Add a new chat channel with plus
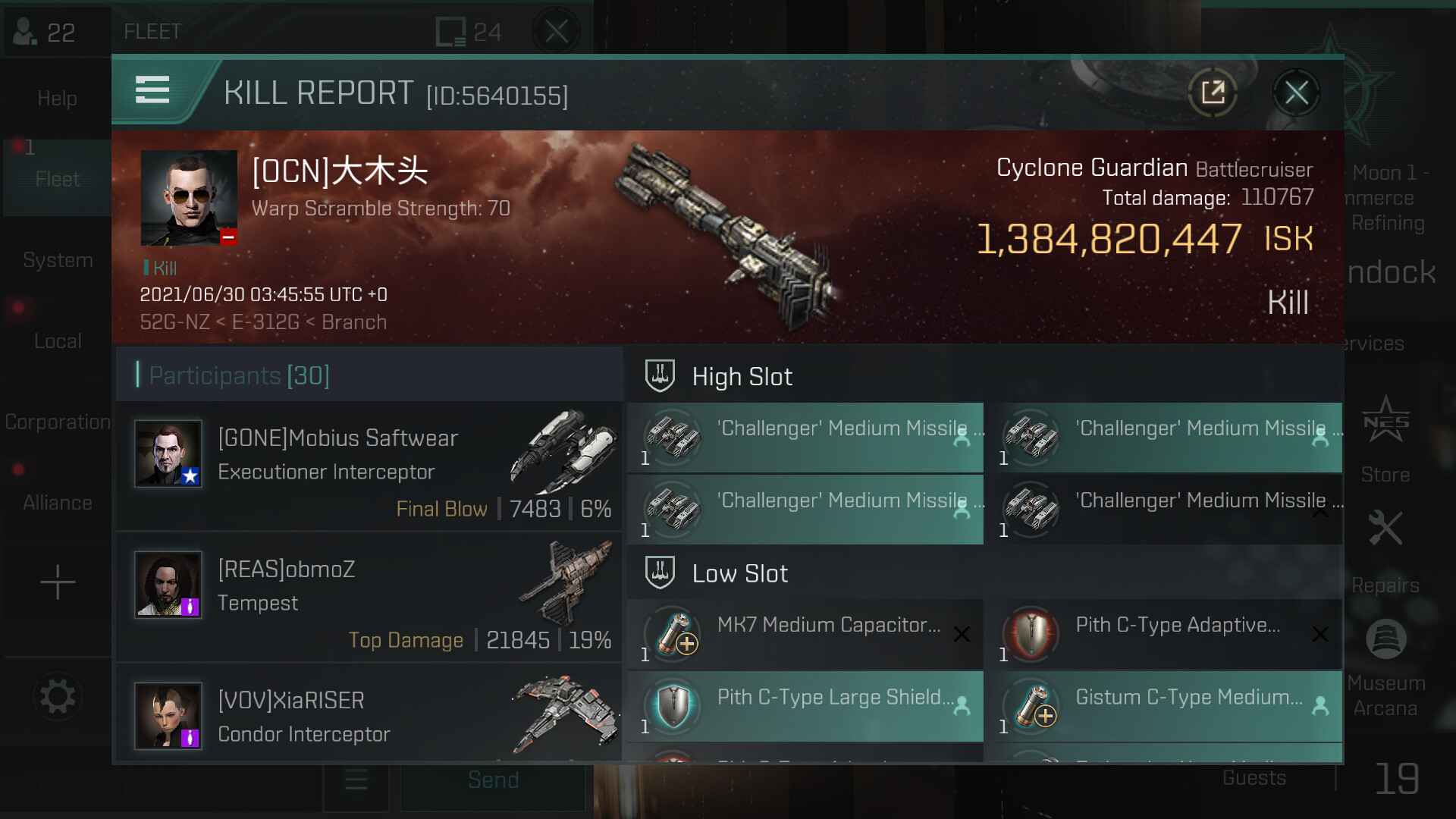The image size is (1456, 819). coord(58,582)
